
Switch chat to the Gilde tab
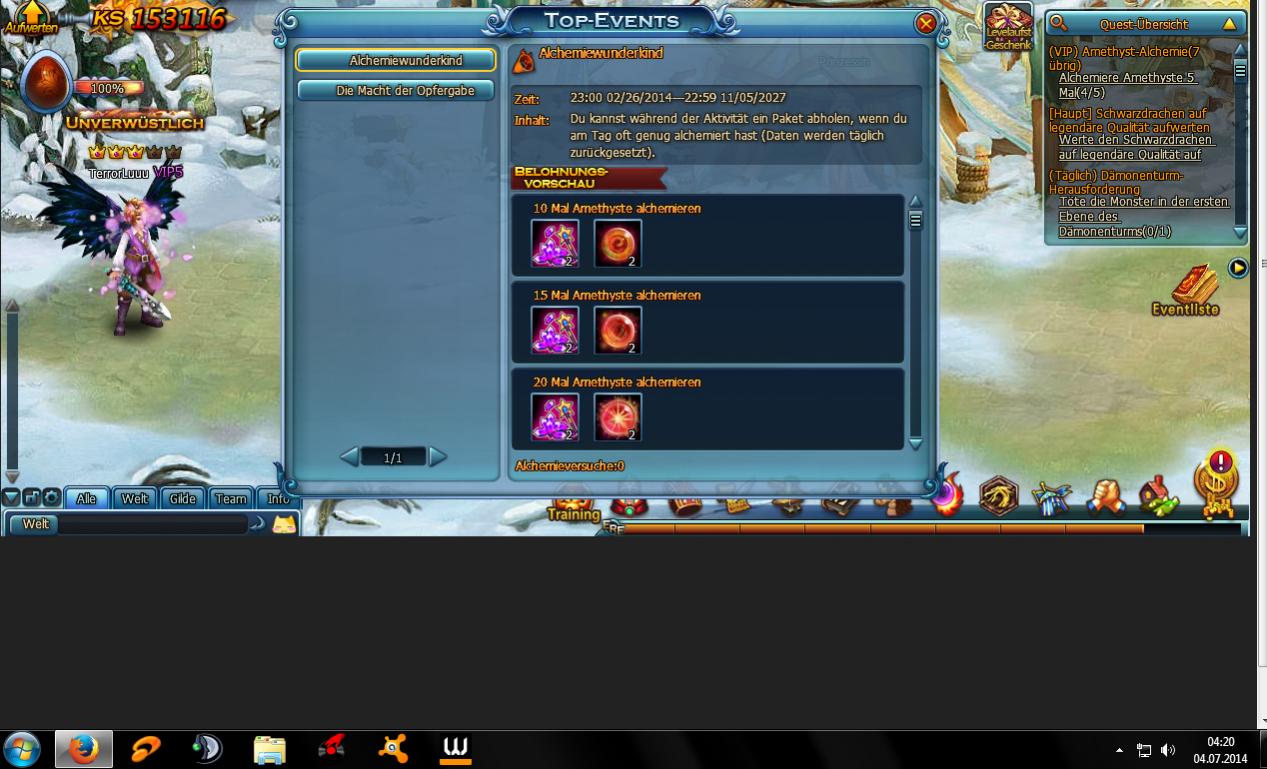point(182,498)
